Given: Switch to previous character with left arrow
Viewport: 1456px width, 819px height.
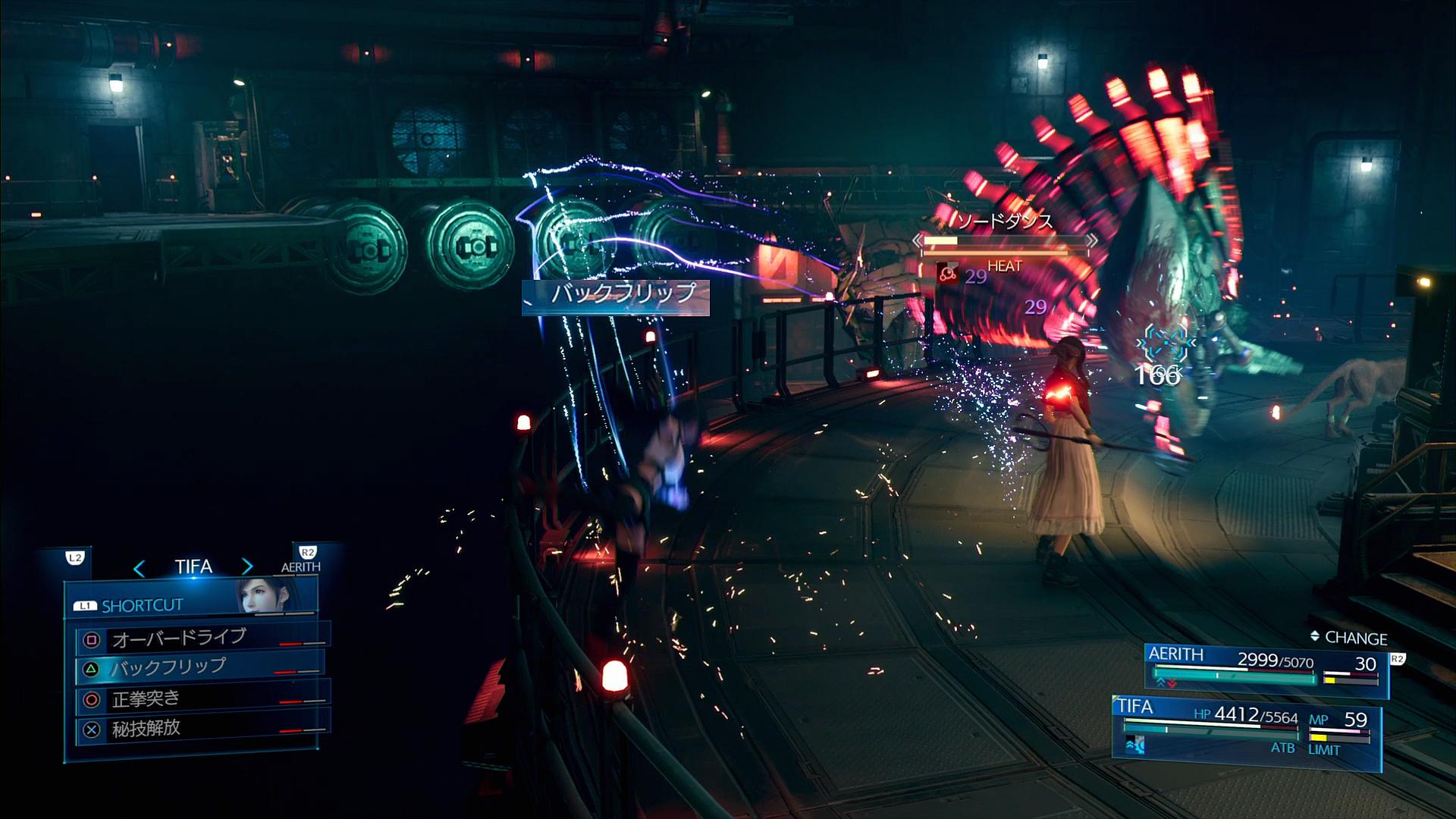Looking at the screenshot, I should coord(140,567).
